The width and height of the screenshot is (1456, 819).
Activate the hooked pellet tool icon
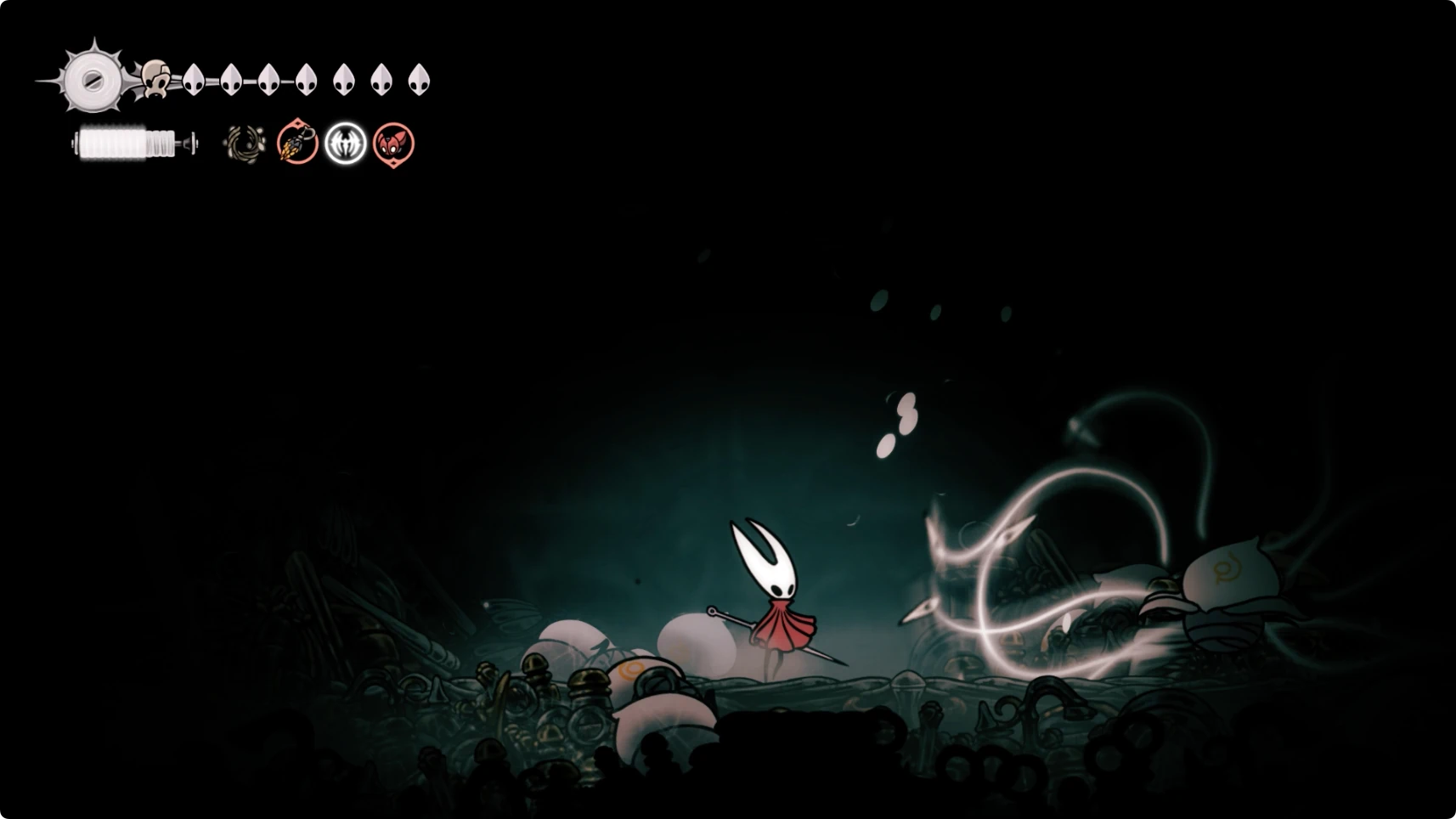tap(297, 143)
